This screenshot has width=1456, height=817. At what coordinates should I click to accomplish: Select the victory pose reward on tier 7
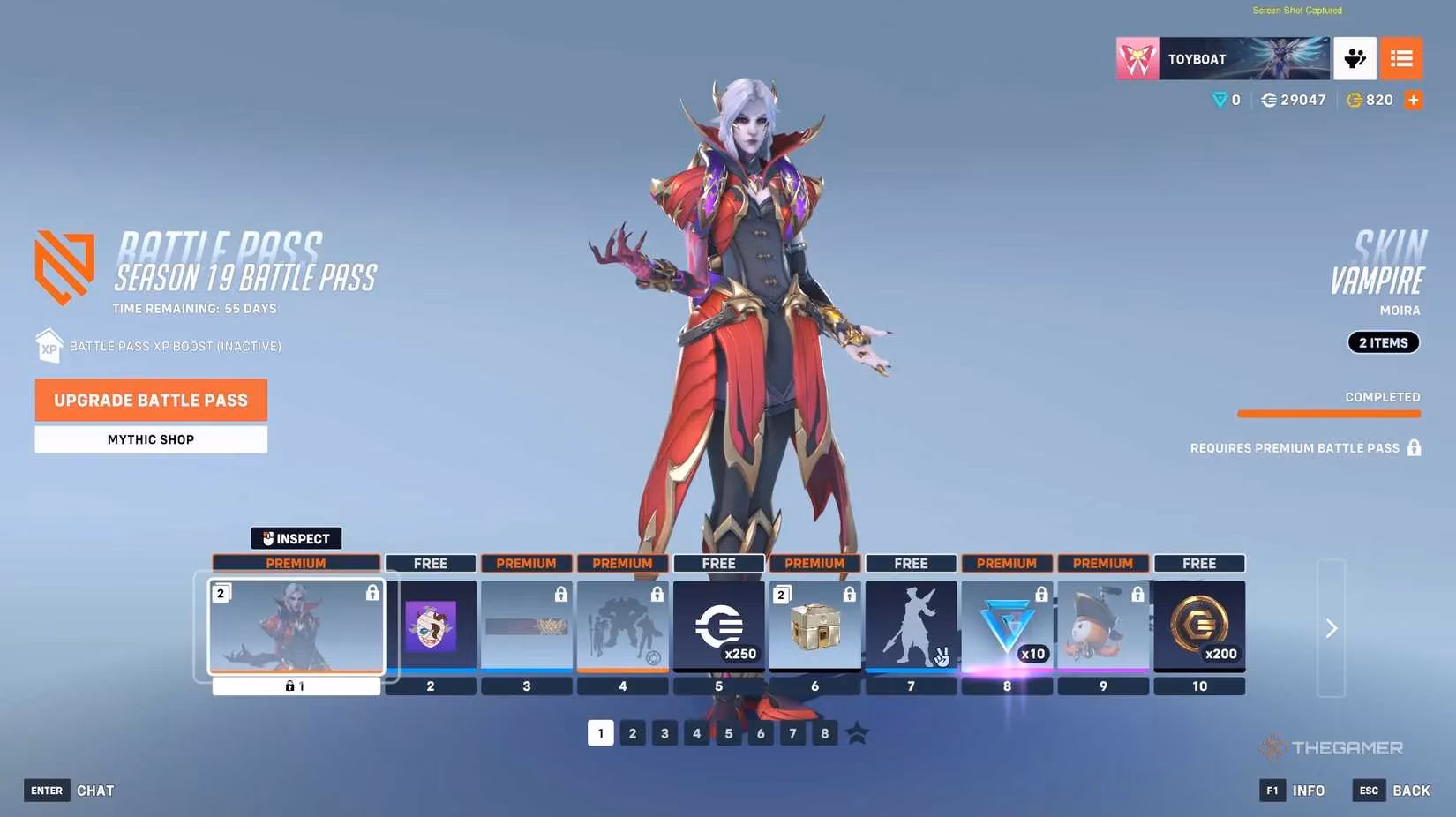point(911,626)
